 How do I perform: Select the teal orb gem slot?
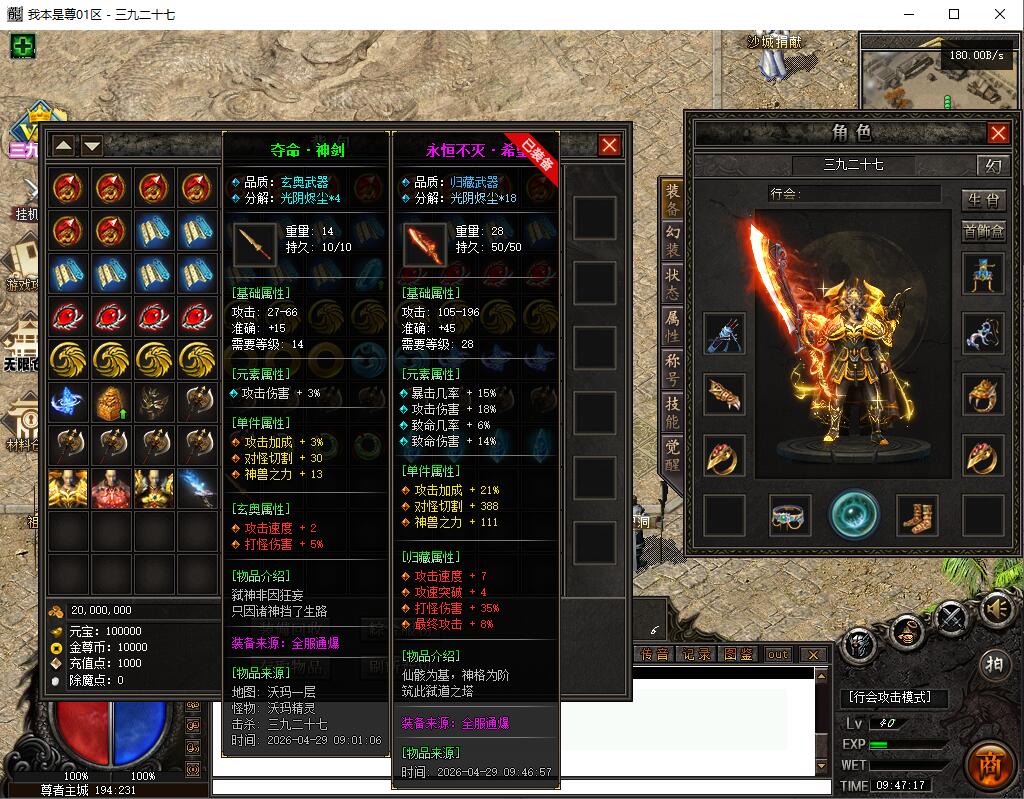pos(854,514)
